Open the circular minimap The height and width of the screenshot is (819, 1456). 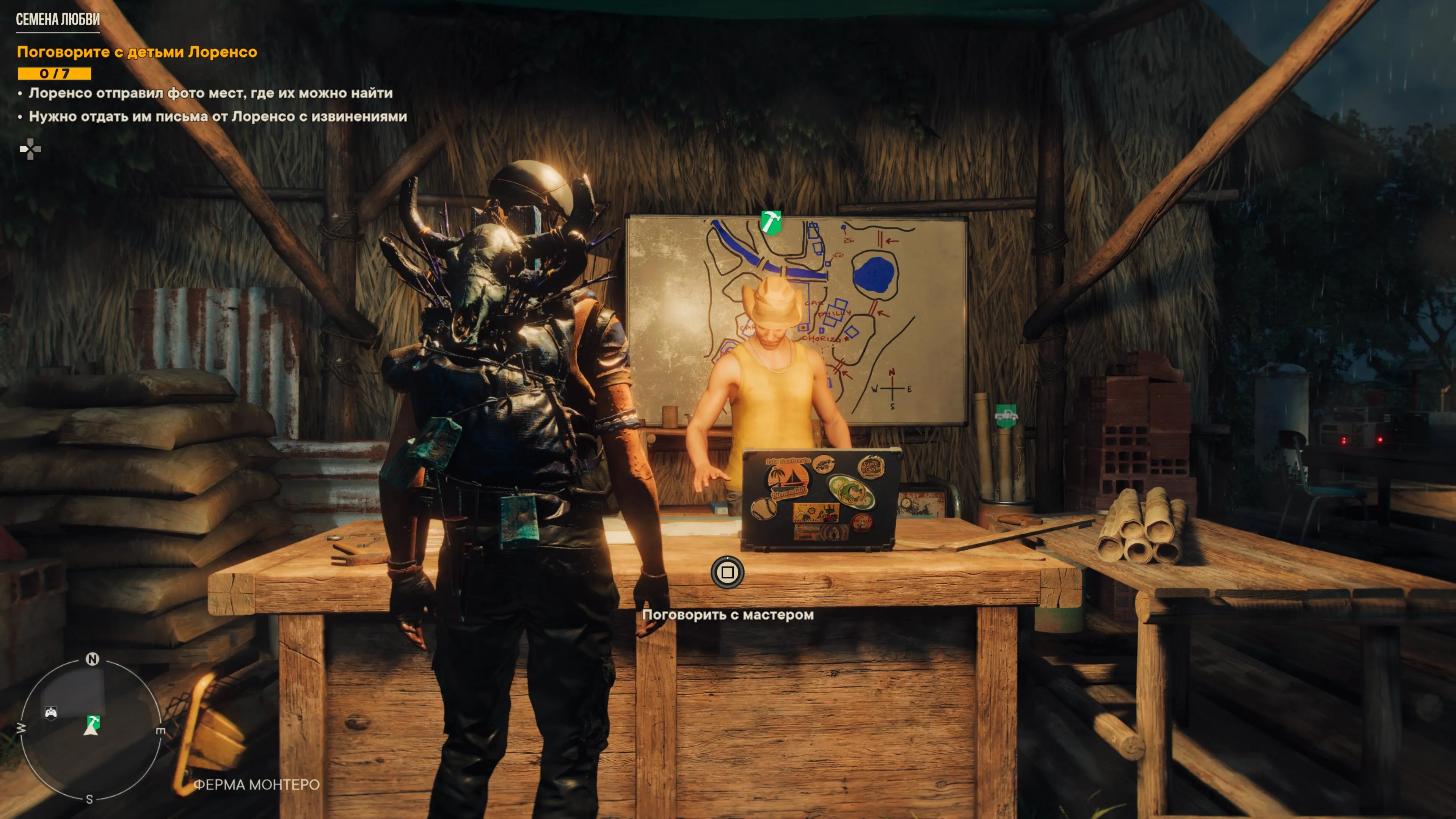[91, 728]
